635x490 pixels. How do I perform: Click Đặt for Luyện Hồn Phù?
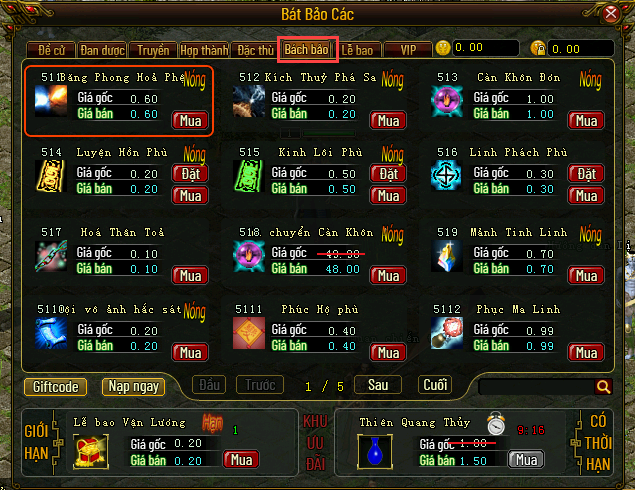[190, 174]
